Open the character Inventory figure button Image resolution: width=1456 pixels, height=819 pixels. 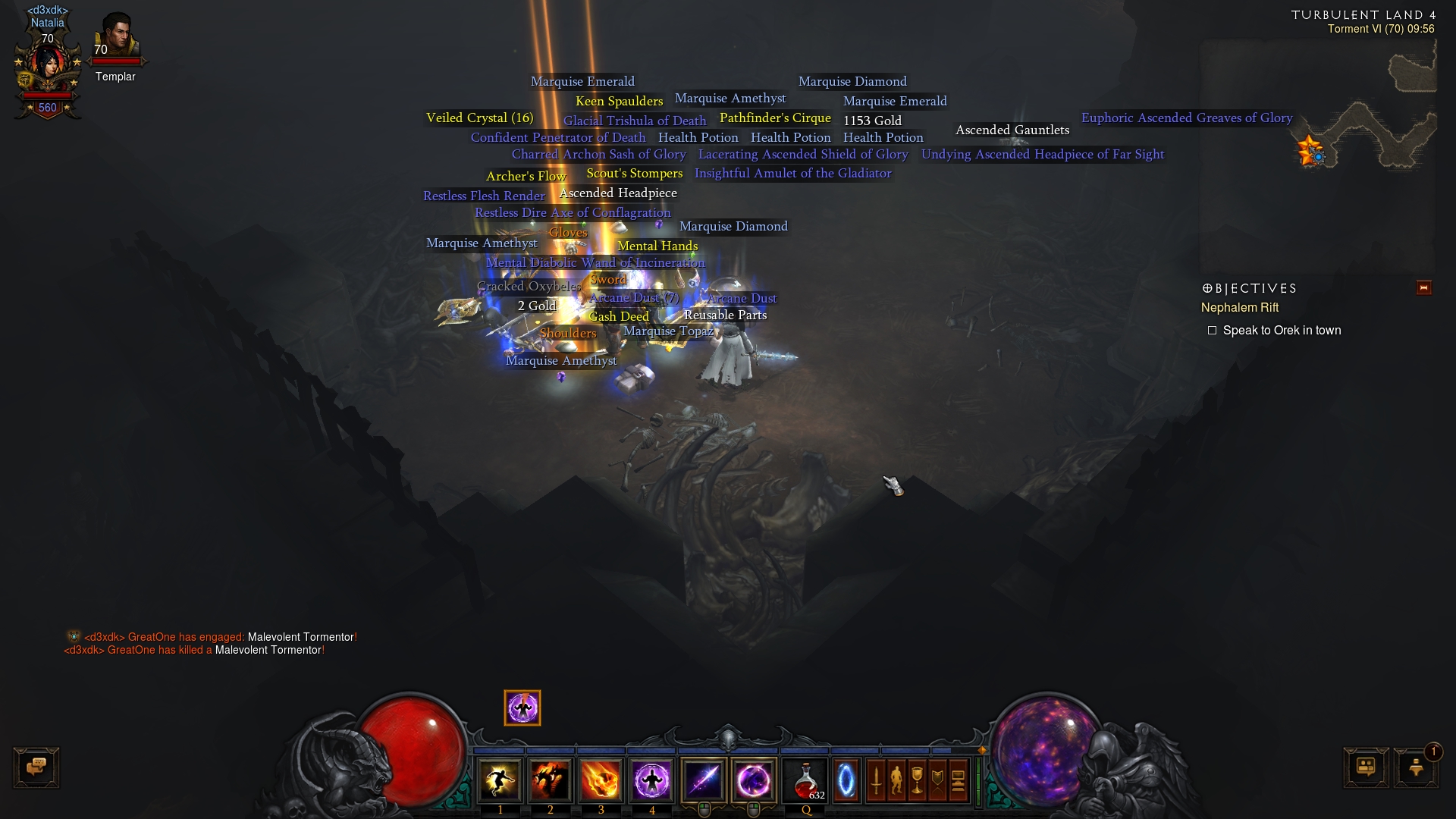tap(896, 780)
